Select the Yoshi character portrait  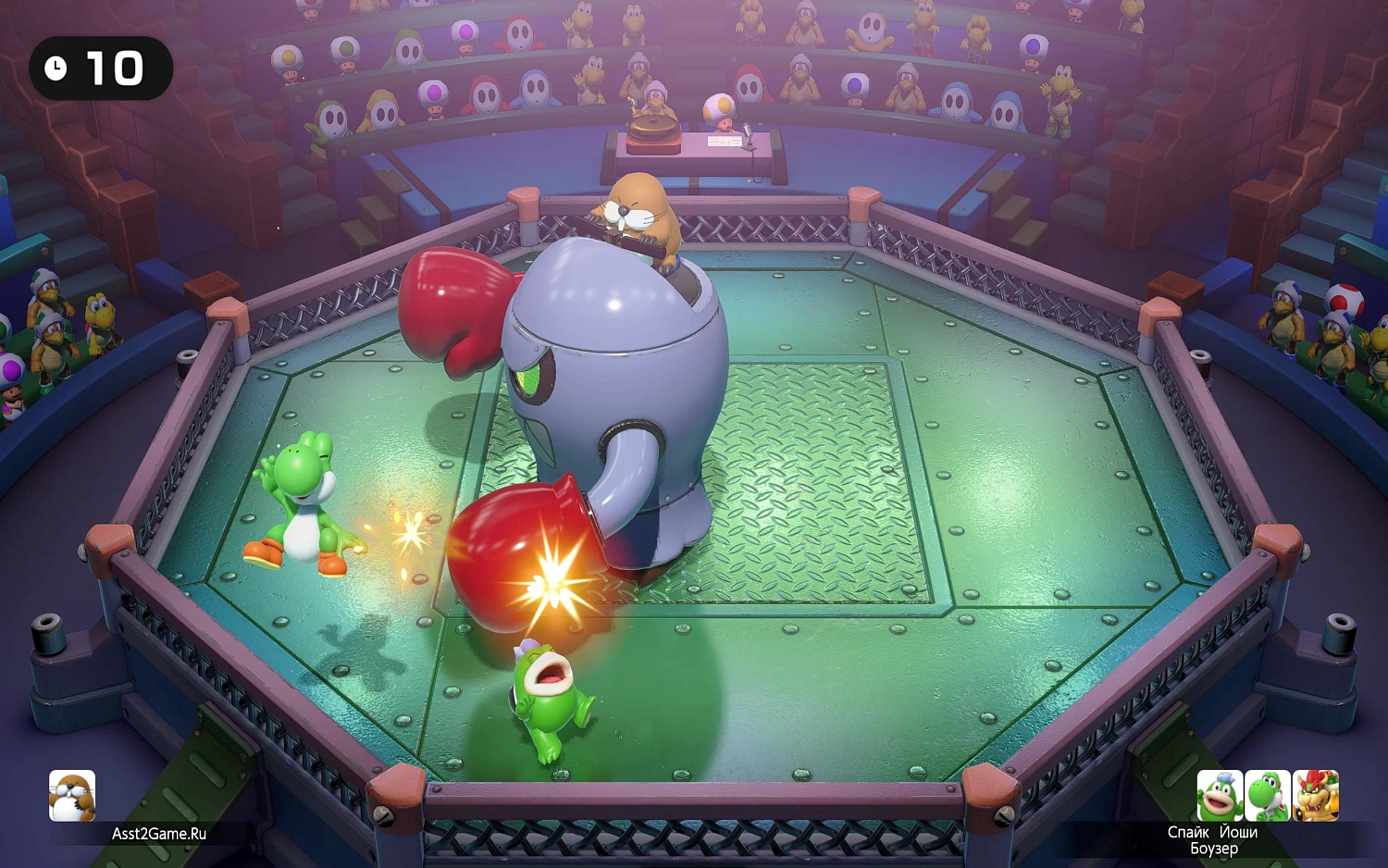[x=1270, y=796]
